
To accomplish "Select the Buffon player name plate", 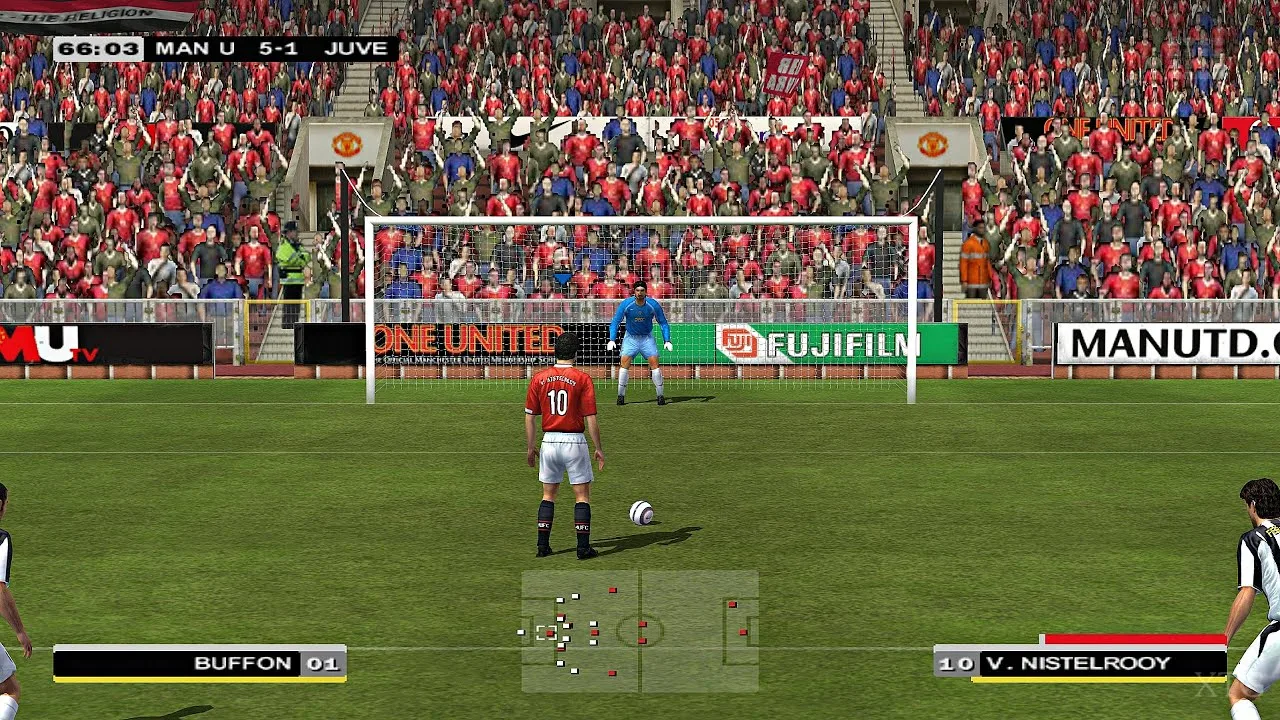I will coord(200,663).
